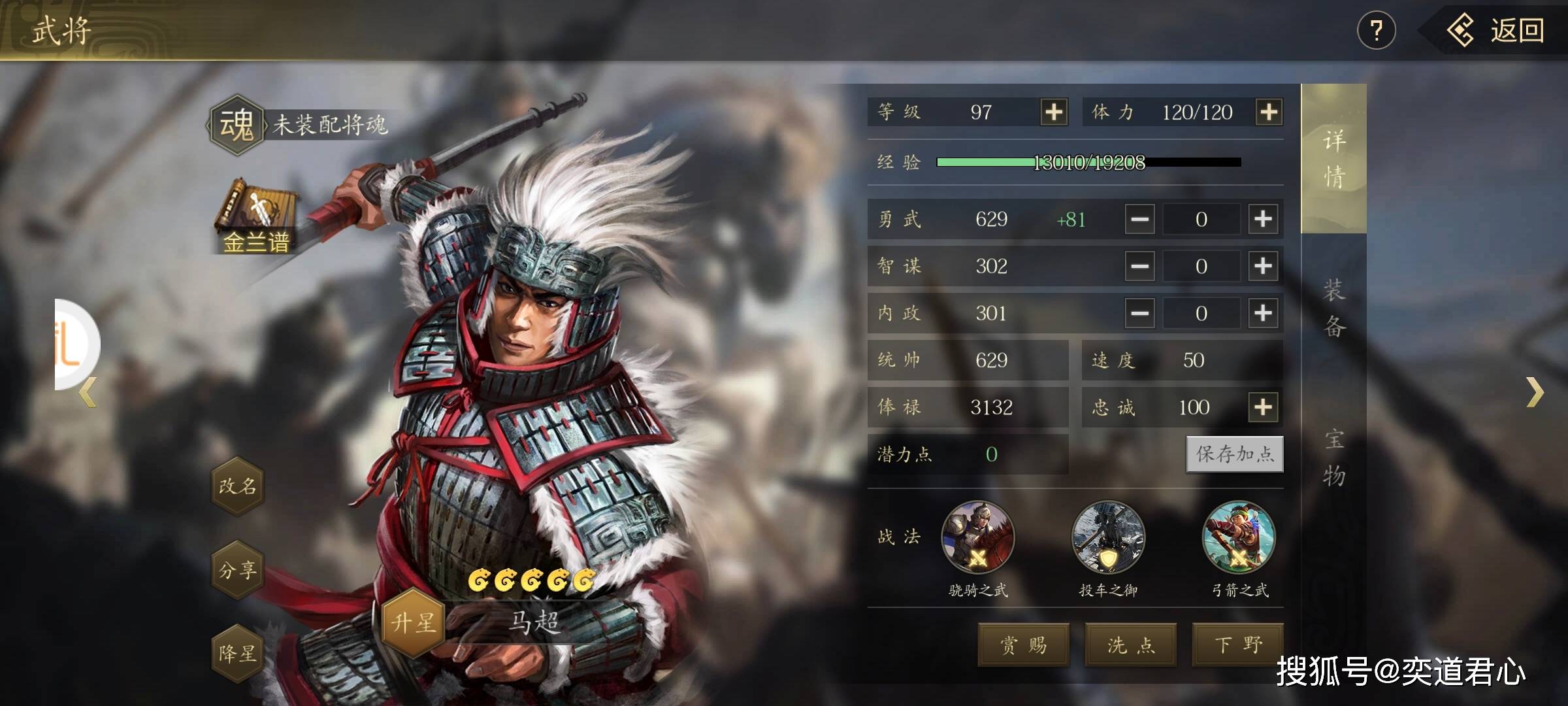Go back with the 返回 button
This screenshot has height=706, width=1568.
1496,31
